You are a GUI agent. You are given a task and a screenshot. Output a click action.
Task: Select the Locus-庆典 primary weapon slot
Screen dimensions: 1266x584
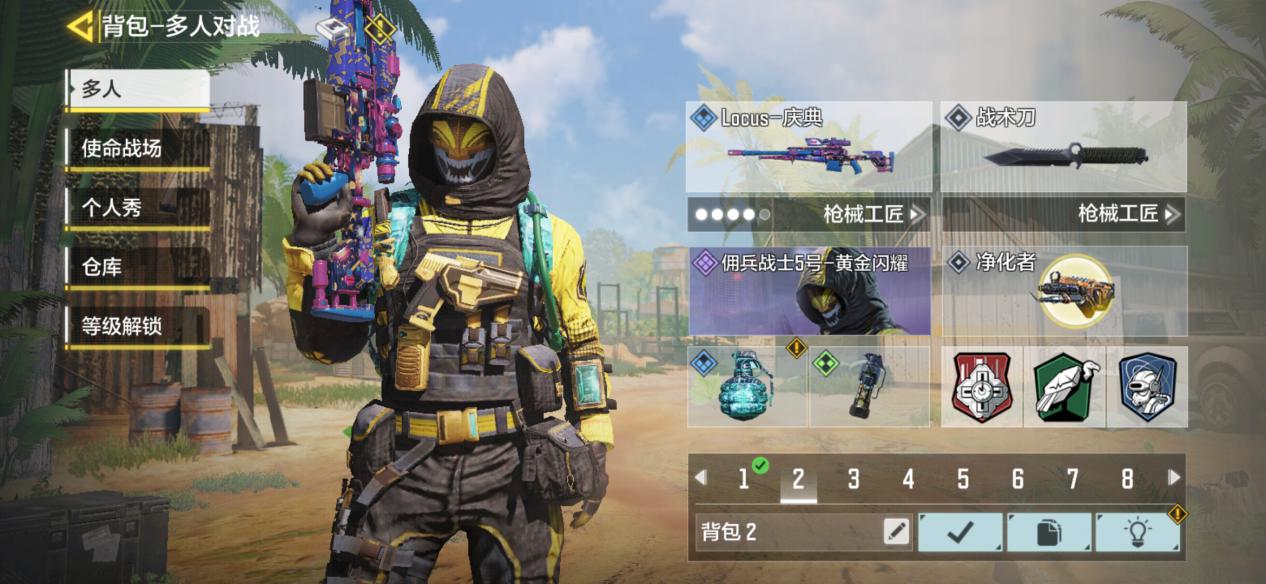[x=809, y=147]
